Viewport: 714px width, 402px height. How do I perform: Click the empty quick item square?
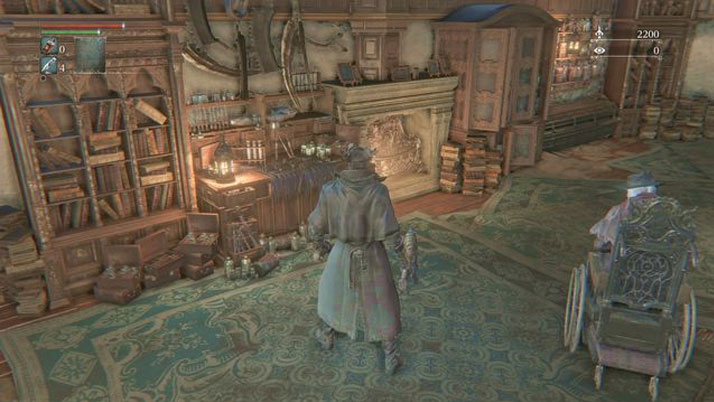(90, 54)
